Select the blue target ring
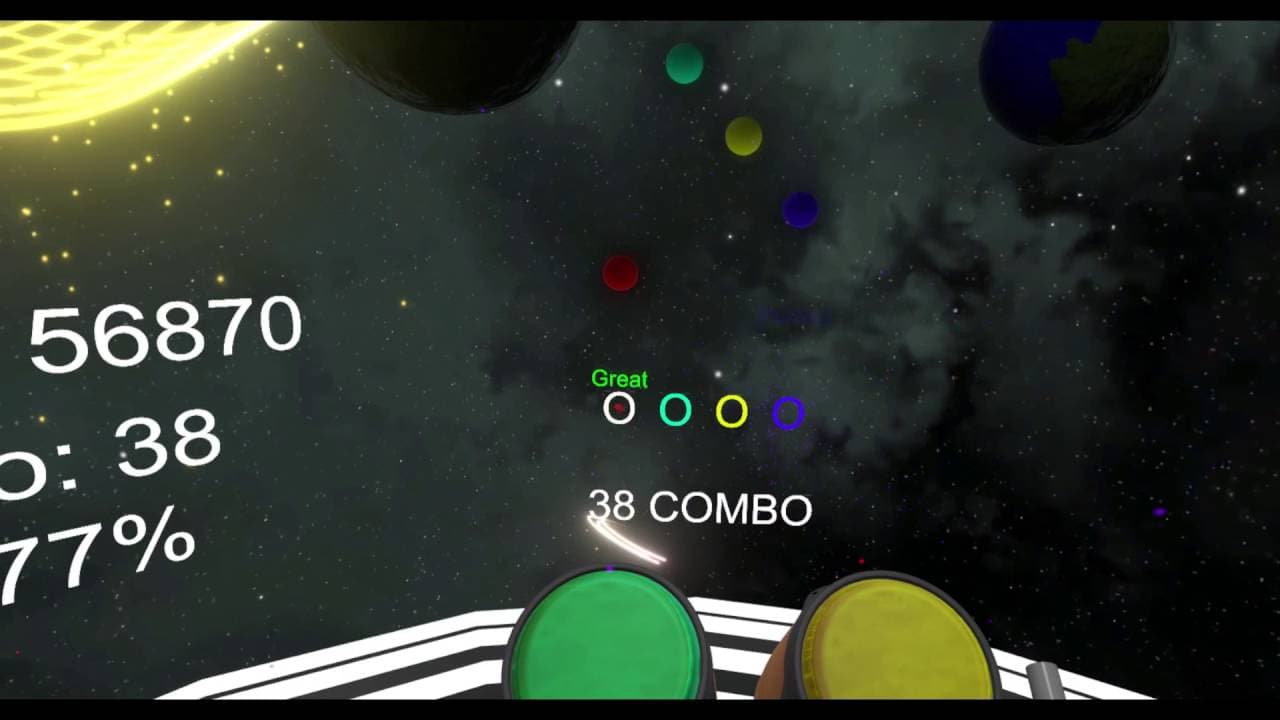The image size is (1280, 720). click(x=789, y=409)
